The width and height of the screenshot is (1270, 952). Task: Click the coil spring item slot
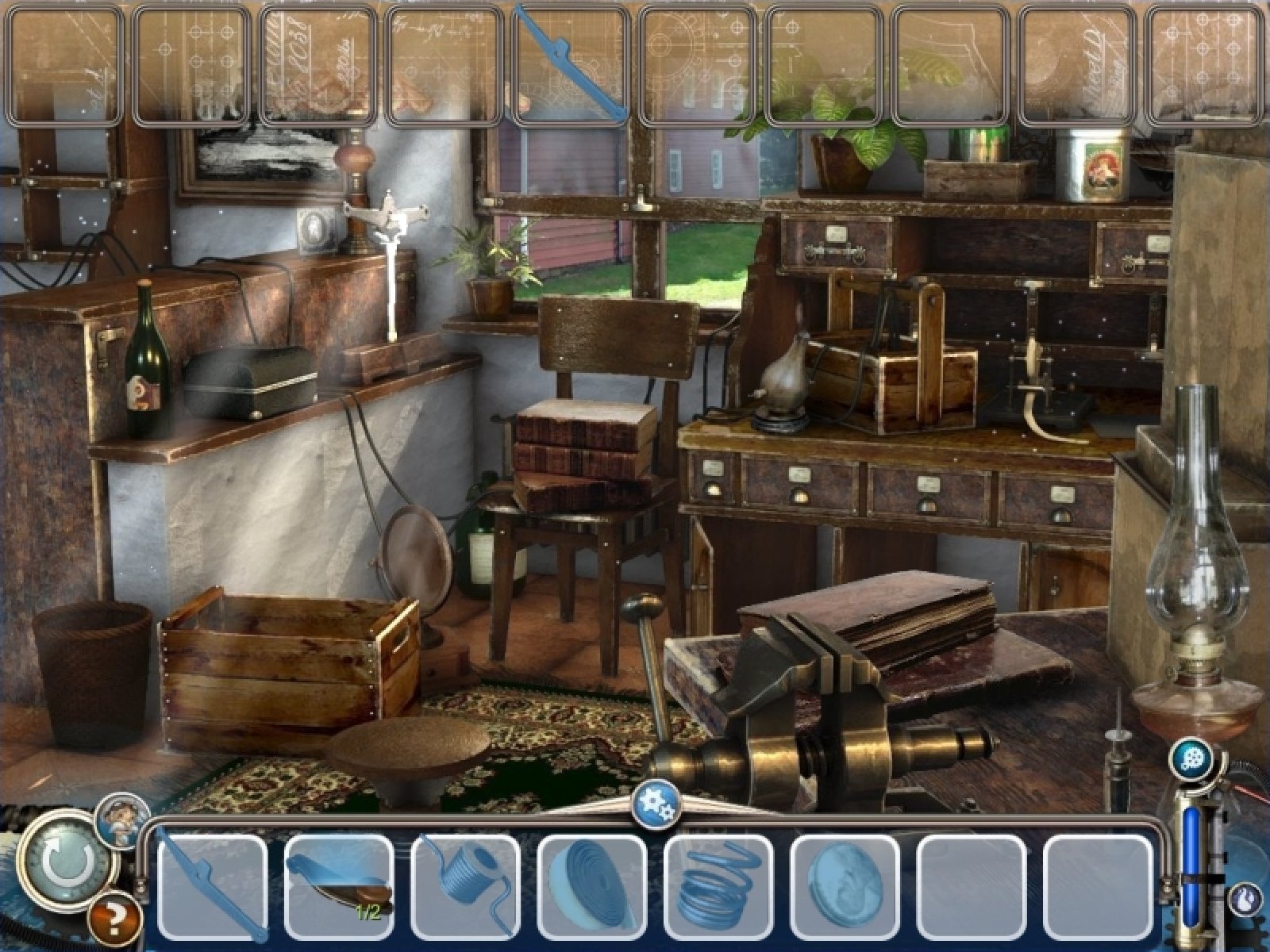718,887
